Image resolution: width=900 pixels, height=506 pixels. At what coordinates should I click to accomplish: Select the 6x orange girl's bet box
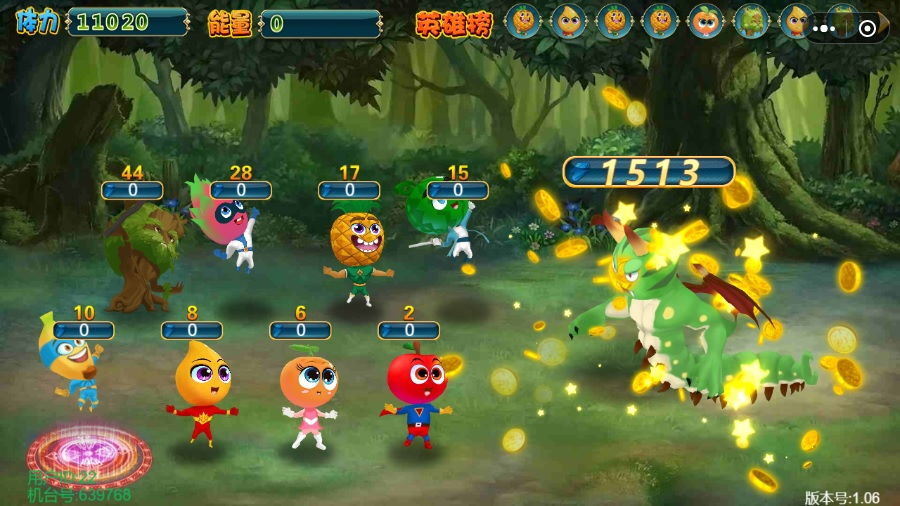click(x=300, y=330)
